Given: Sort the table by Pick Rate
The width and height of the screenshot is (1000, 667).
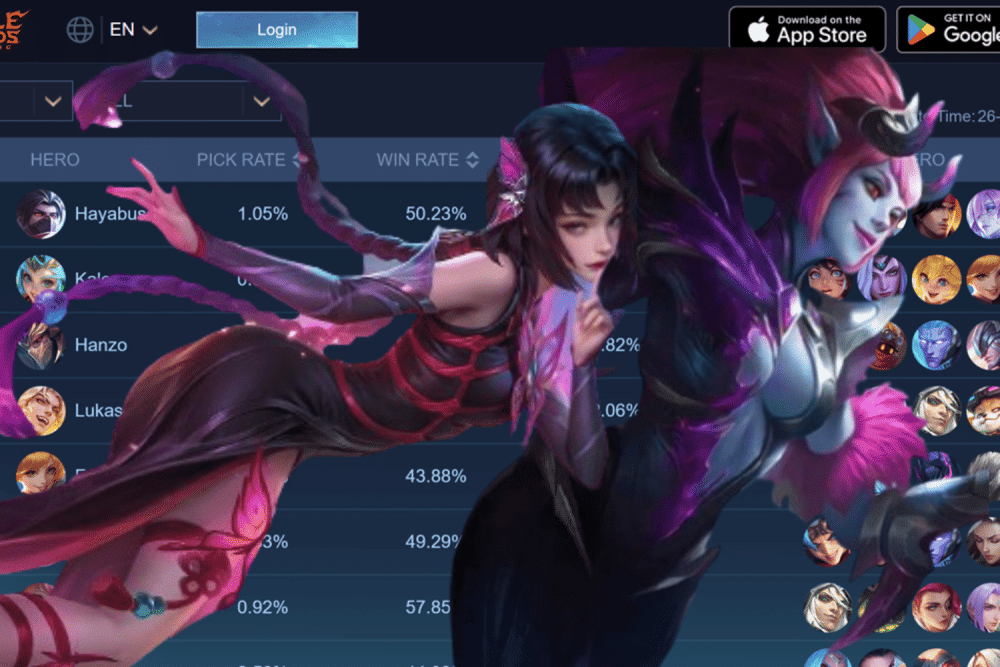Looking at the screenshot, I should click(x=295, y=160).
